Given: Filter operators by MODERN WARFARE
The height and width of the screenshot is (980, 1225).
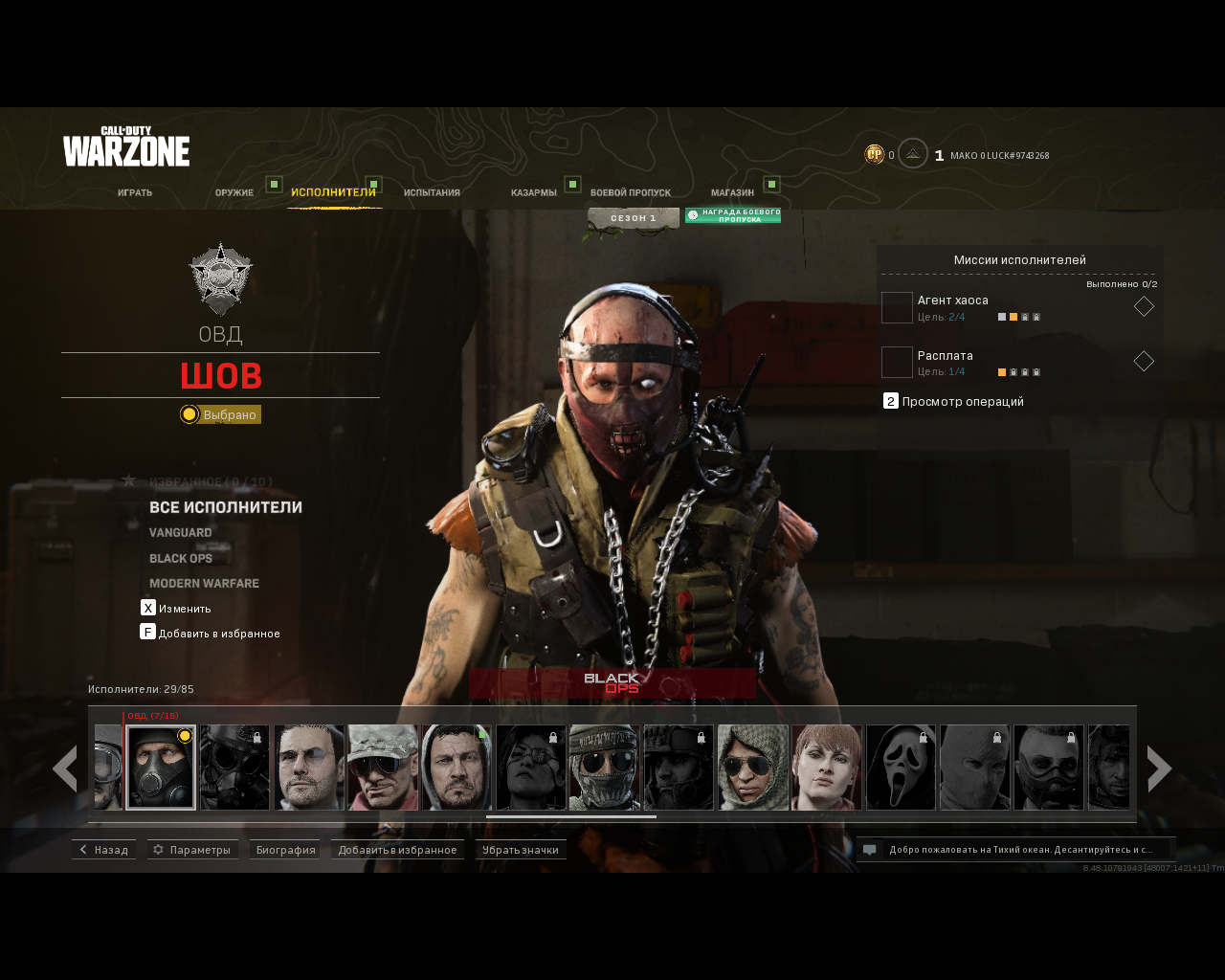Looking at the screenshot, I should point(204,583).
